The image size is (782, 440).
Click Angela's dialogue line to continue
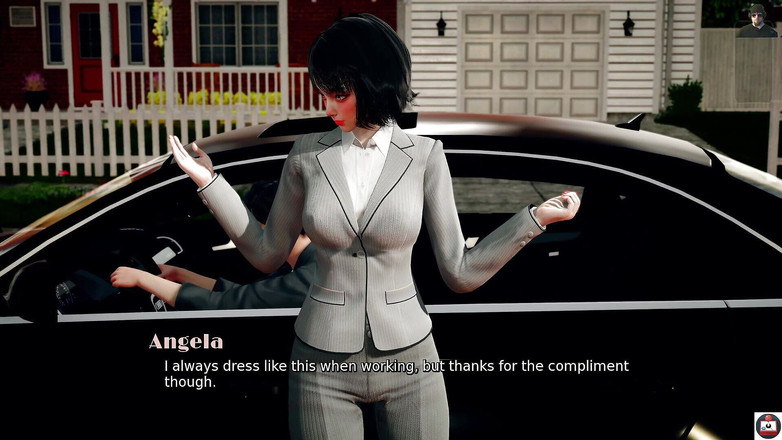[396, 373]
